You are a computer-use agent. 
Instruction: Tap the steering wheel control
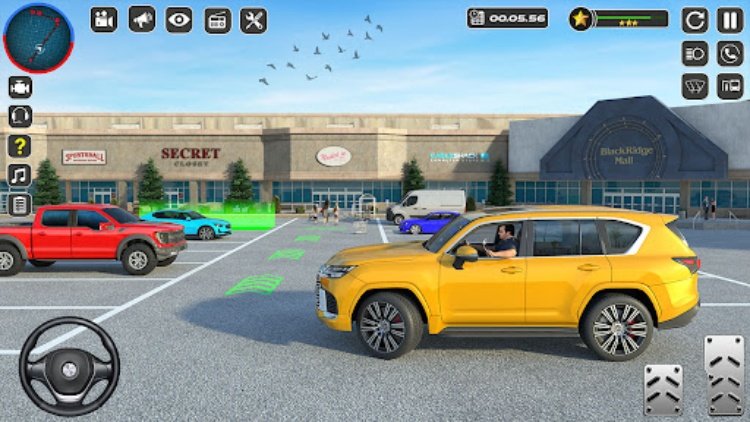[x=69, y=366]
